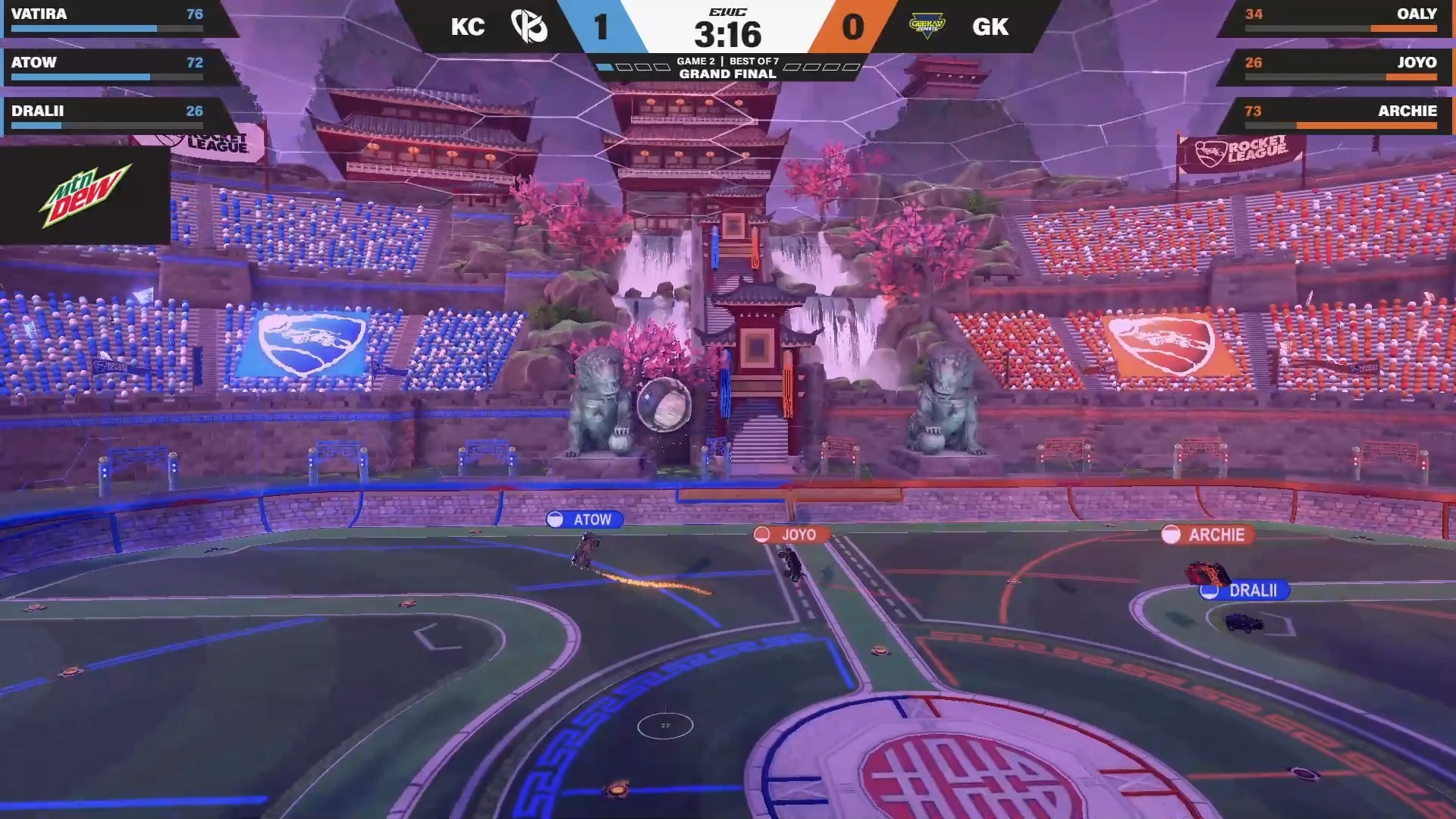Open the Mtn Dew sponsor logo
This screenshot has width=1456, height=819.
85,195
